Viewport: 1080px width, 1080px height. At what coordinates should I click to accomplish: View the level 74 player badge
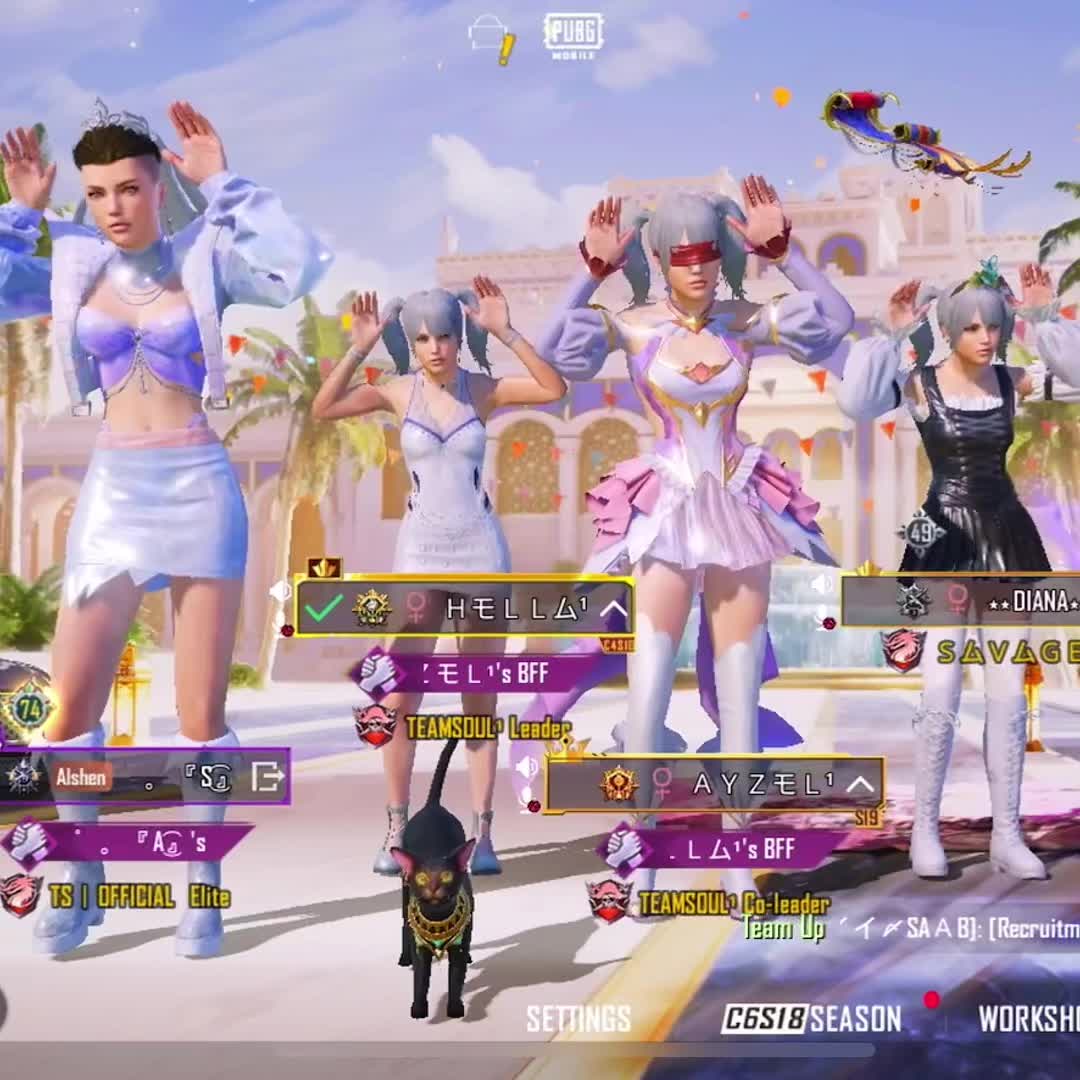click(x=28, y=708)
